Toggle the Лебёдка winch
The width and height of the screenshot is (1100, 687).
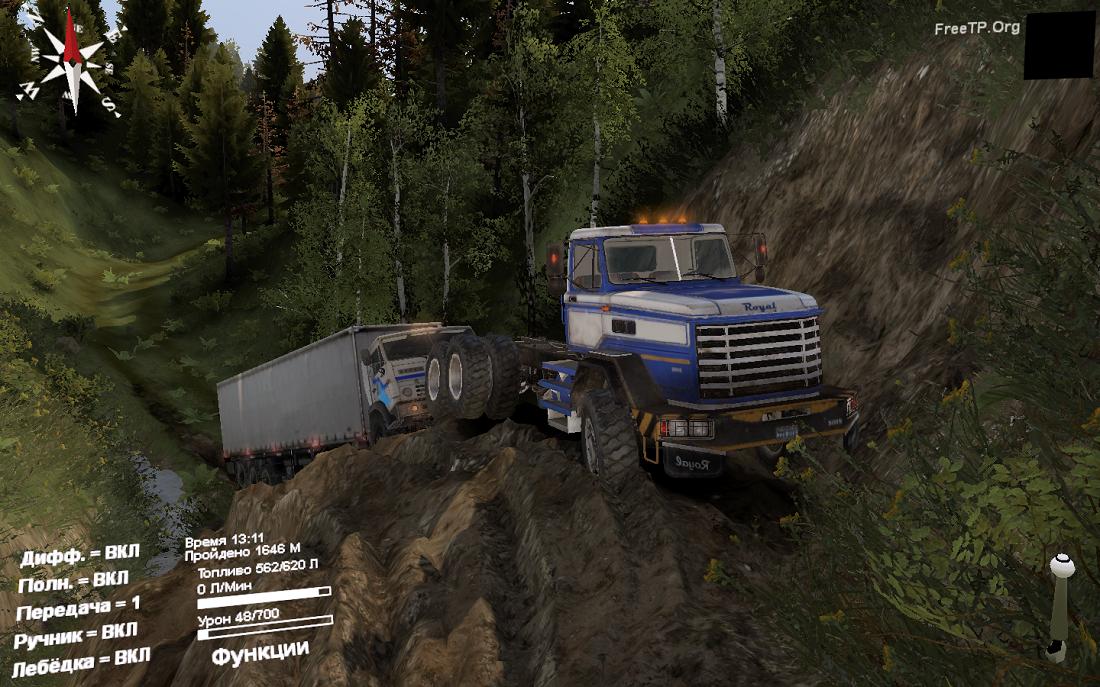click(x=81, y=660)
